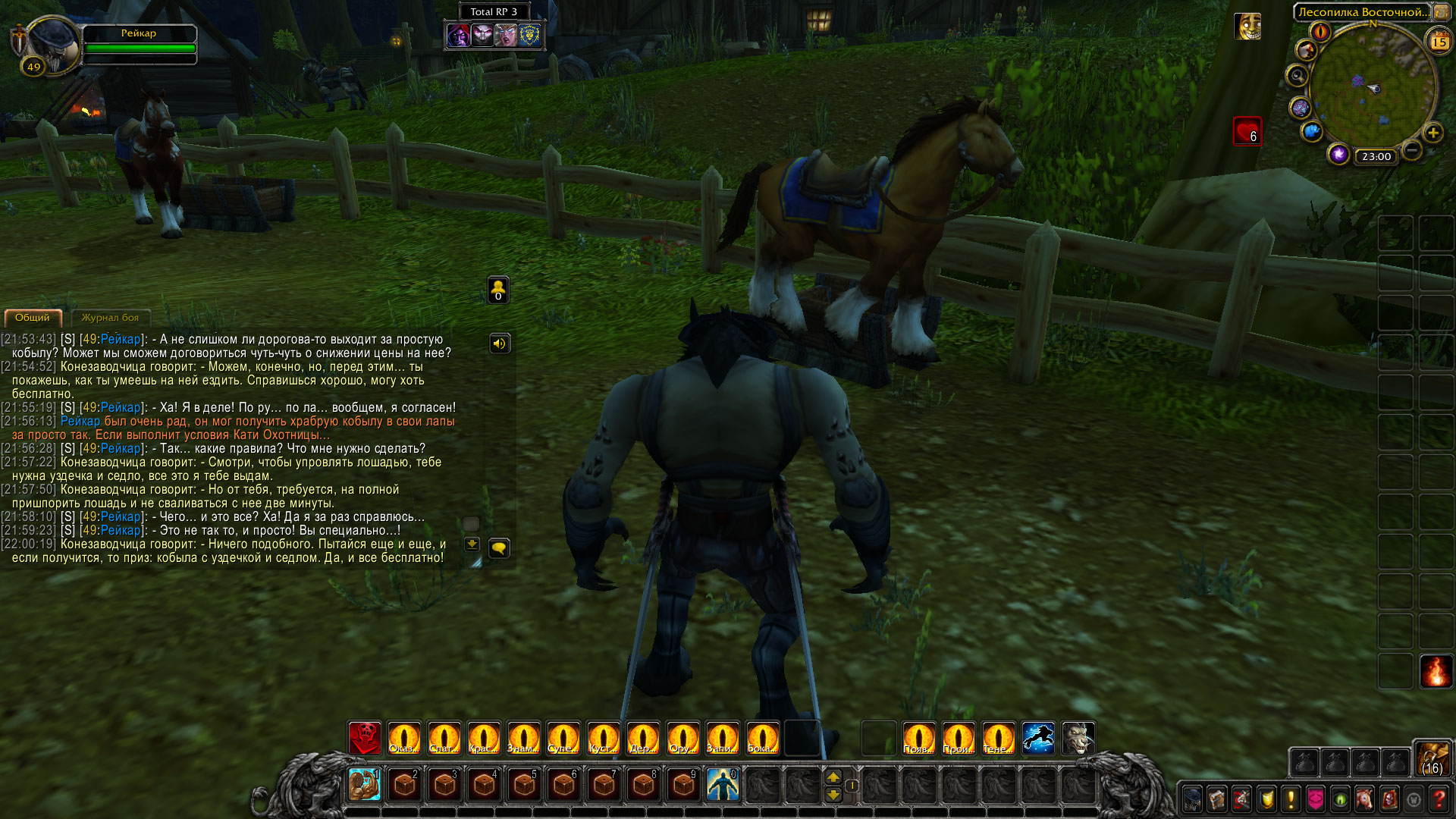Click the action bar page up arrow

click(x=833, y=777)
